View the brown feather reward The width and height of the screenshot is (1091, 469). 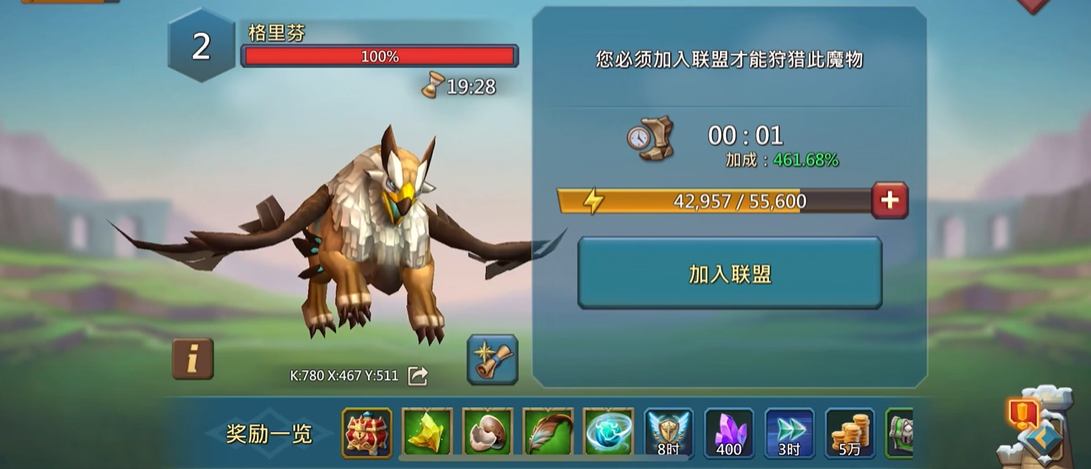(548, 433)
